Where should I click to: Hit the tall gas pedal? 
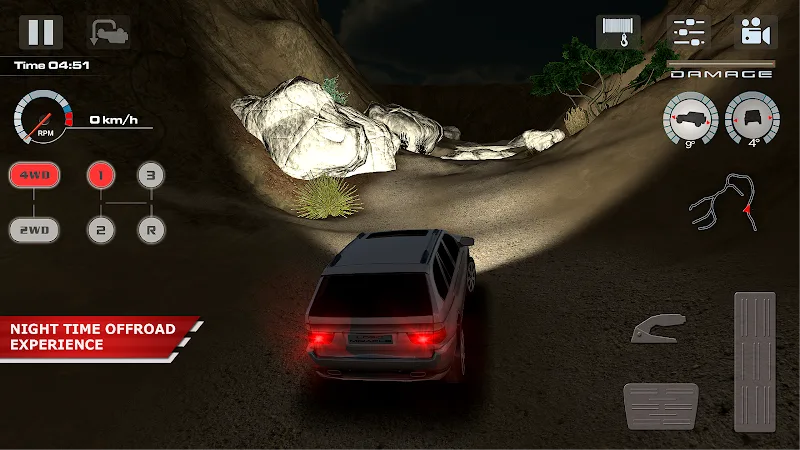754,360
